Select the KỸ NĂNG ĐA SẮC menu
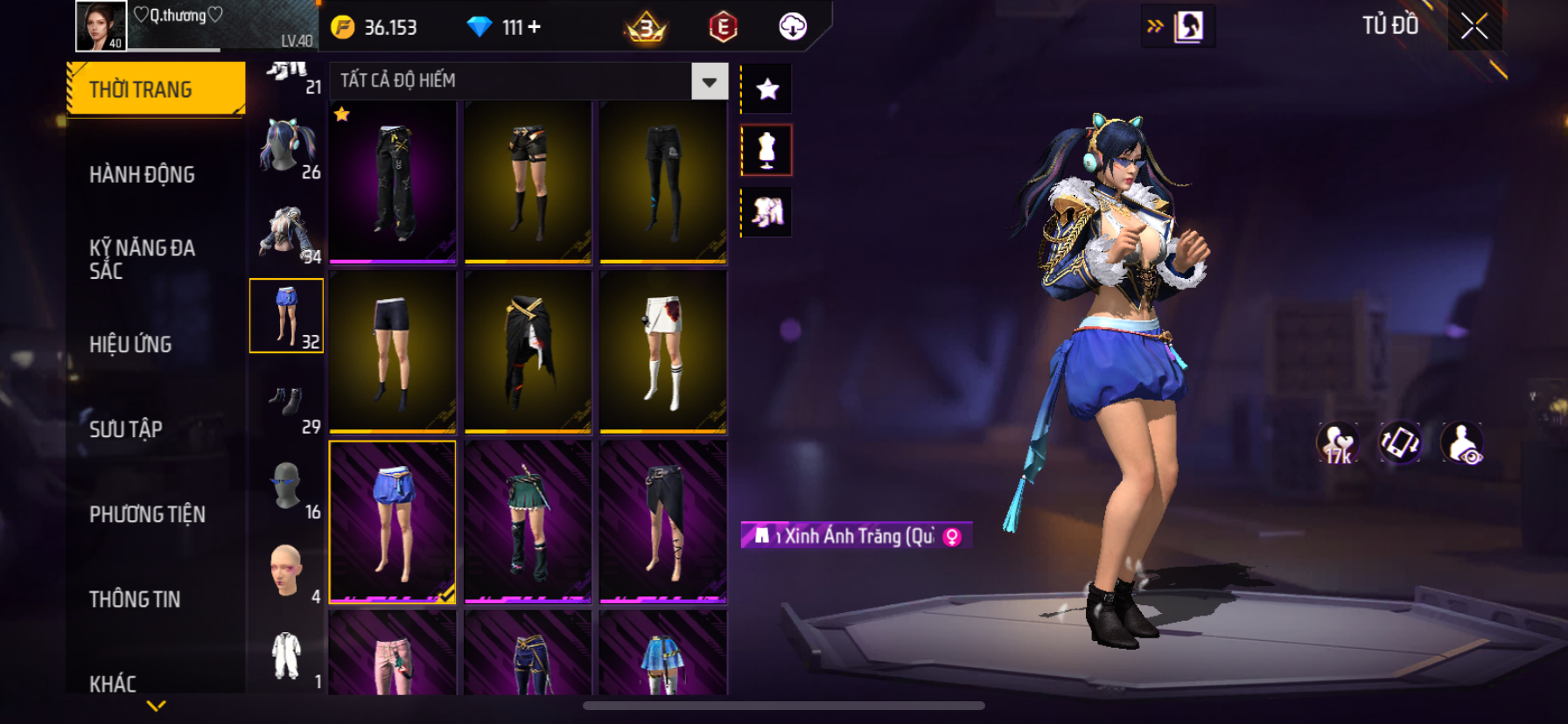The image size is (1568, 724). pos(142,260)
